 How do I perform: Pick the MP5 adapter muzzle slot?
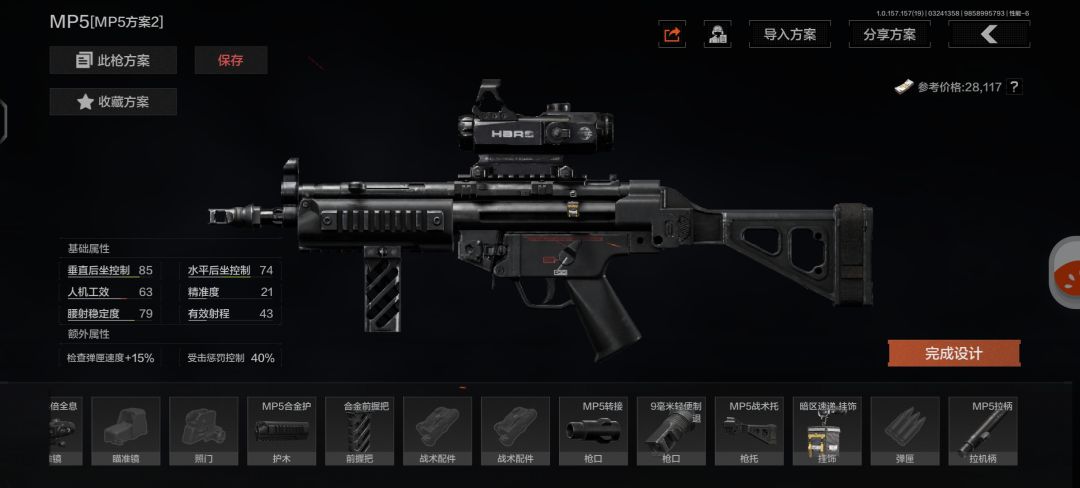[x=593, y=431]
